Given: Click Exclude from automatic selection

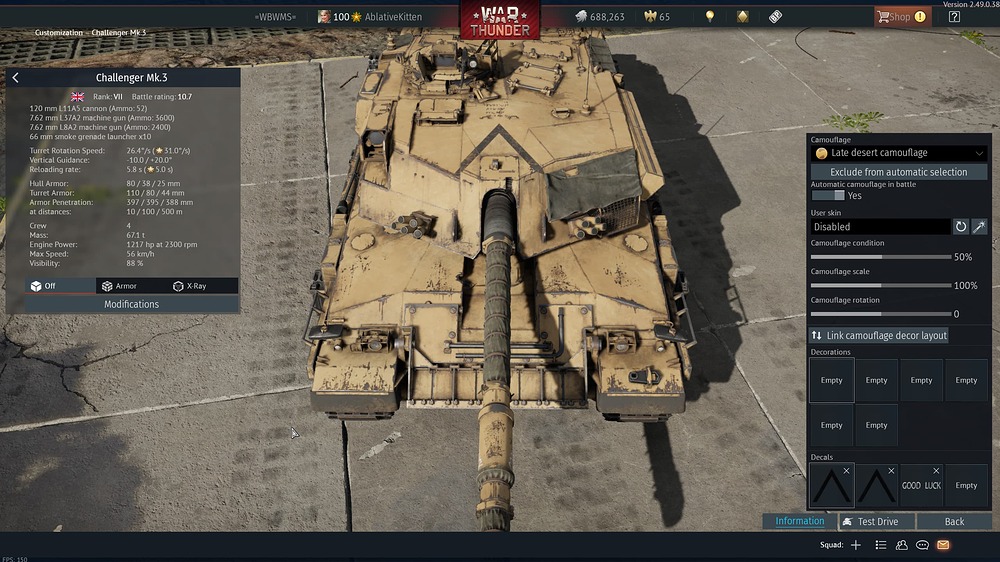Looking at the screenshot, I should pyautogui.click(x=898, y=172).
